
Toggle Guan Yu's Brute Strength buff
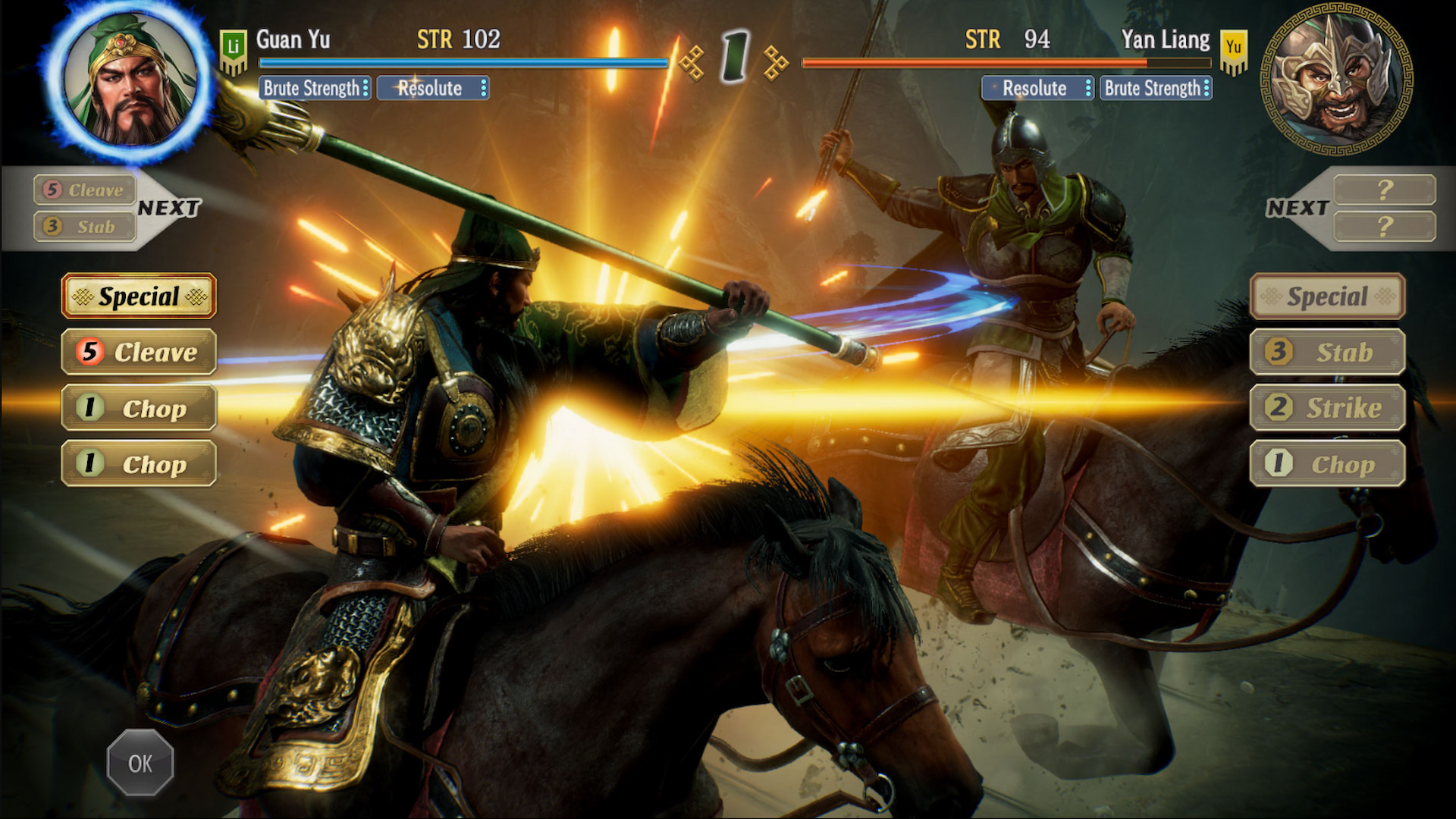point(309,89)
